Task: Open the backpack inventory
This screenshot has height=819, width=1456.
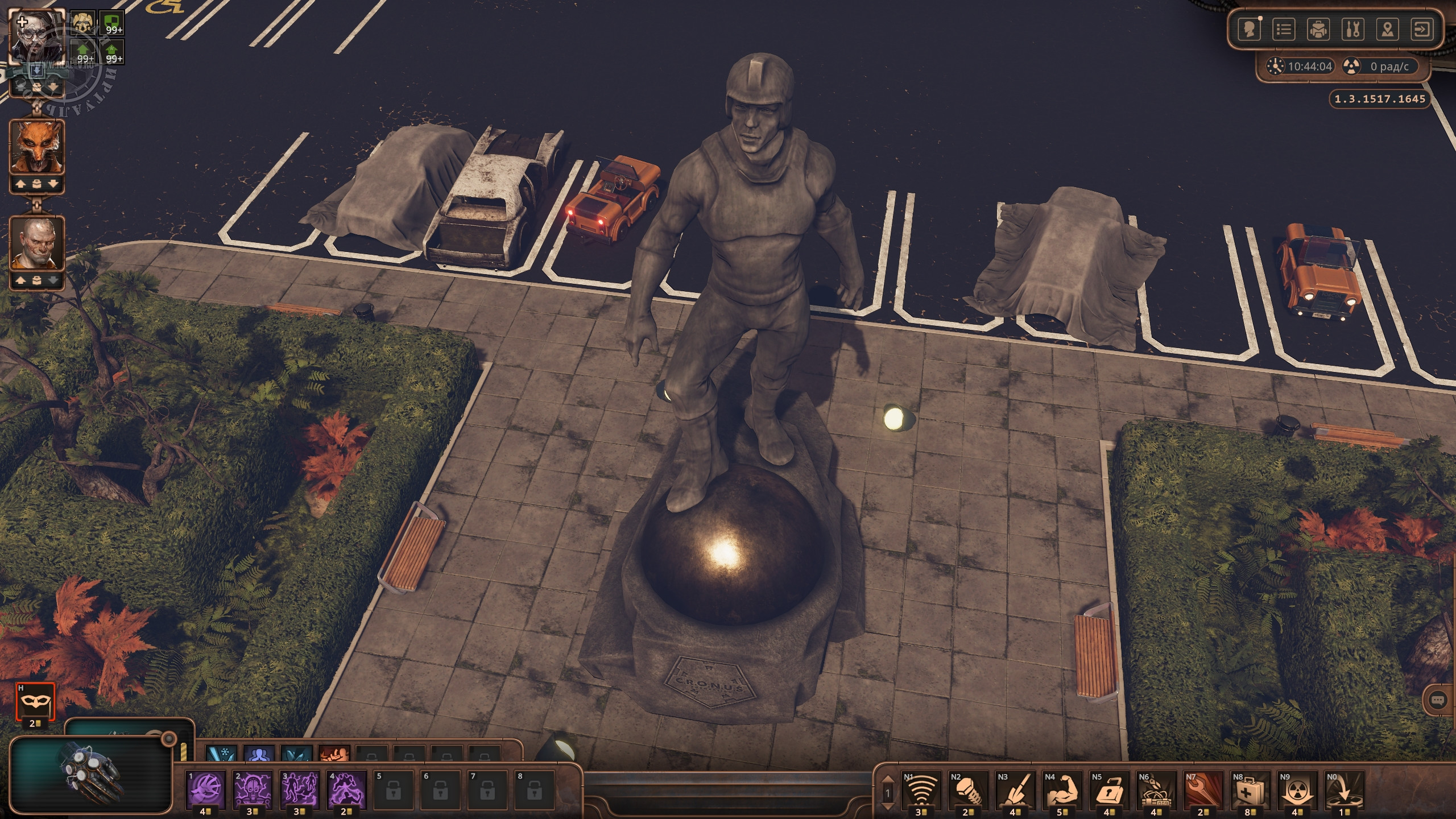Action: tap(1318, 30)
